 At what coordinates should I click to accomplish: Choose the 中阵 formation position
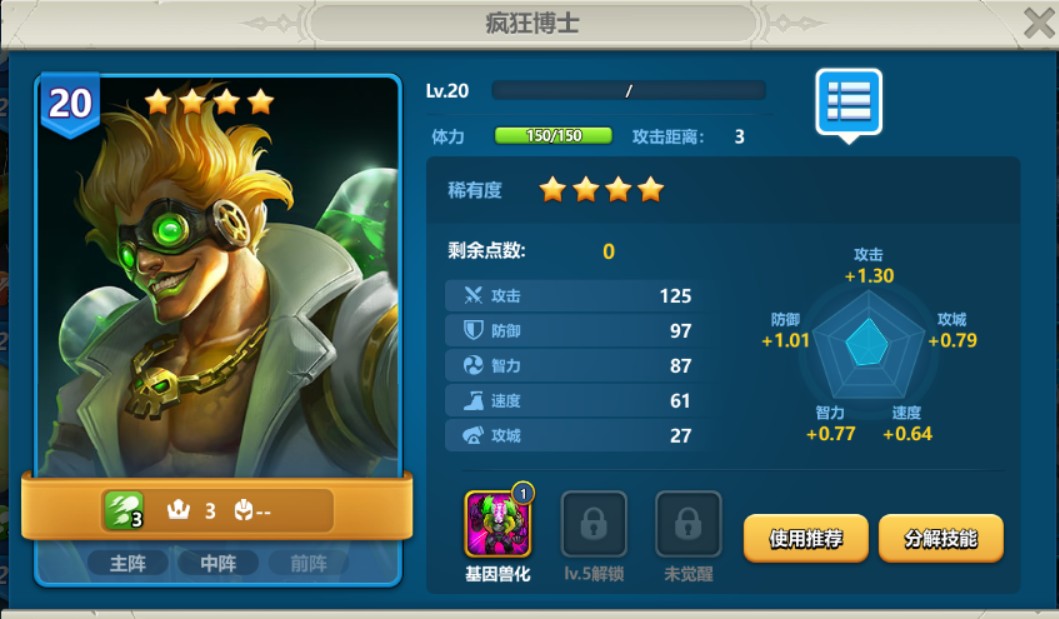click(x=217, y=564)
